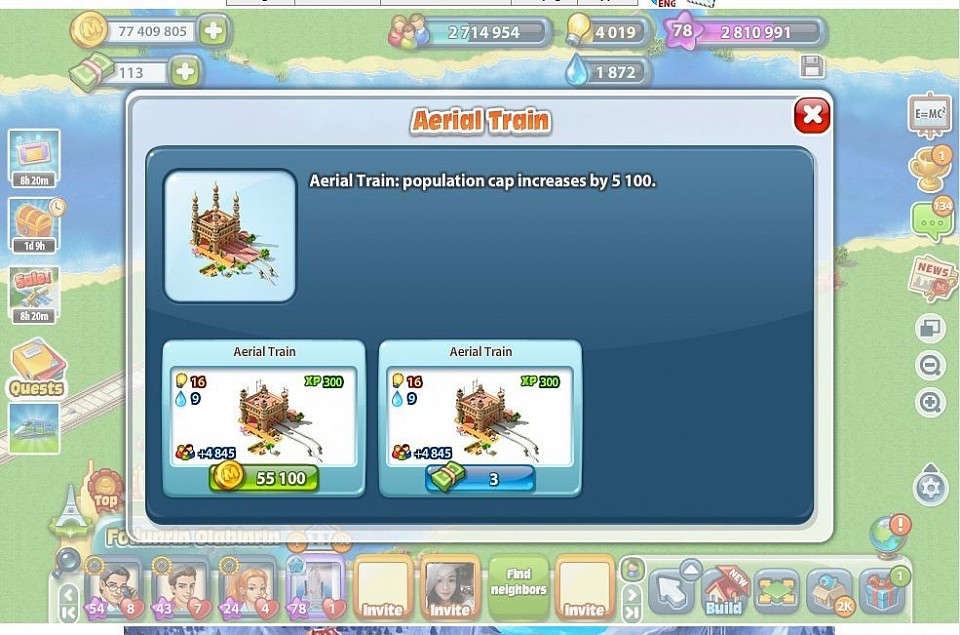Screen dimensions: 960x635
Task: Zoom in with the plus magnifier
Action: click(x=930, y=403)
